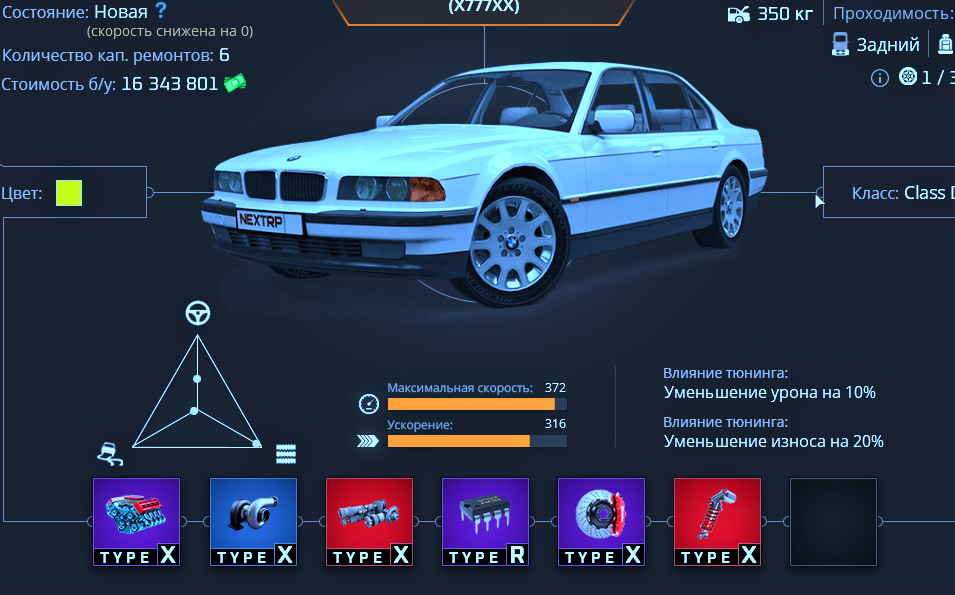Select the empty tuning slot
955x595 pixels.
point(833,521)
